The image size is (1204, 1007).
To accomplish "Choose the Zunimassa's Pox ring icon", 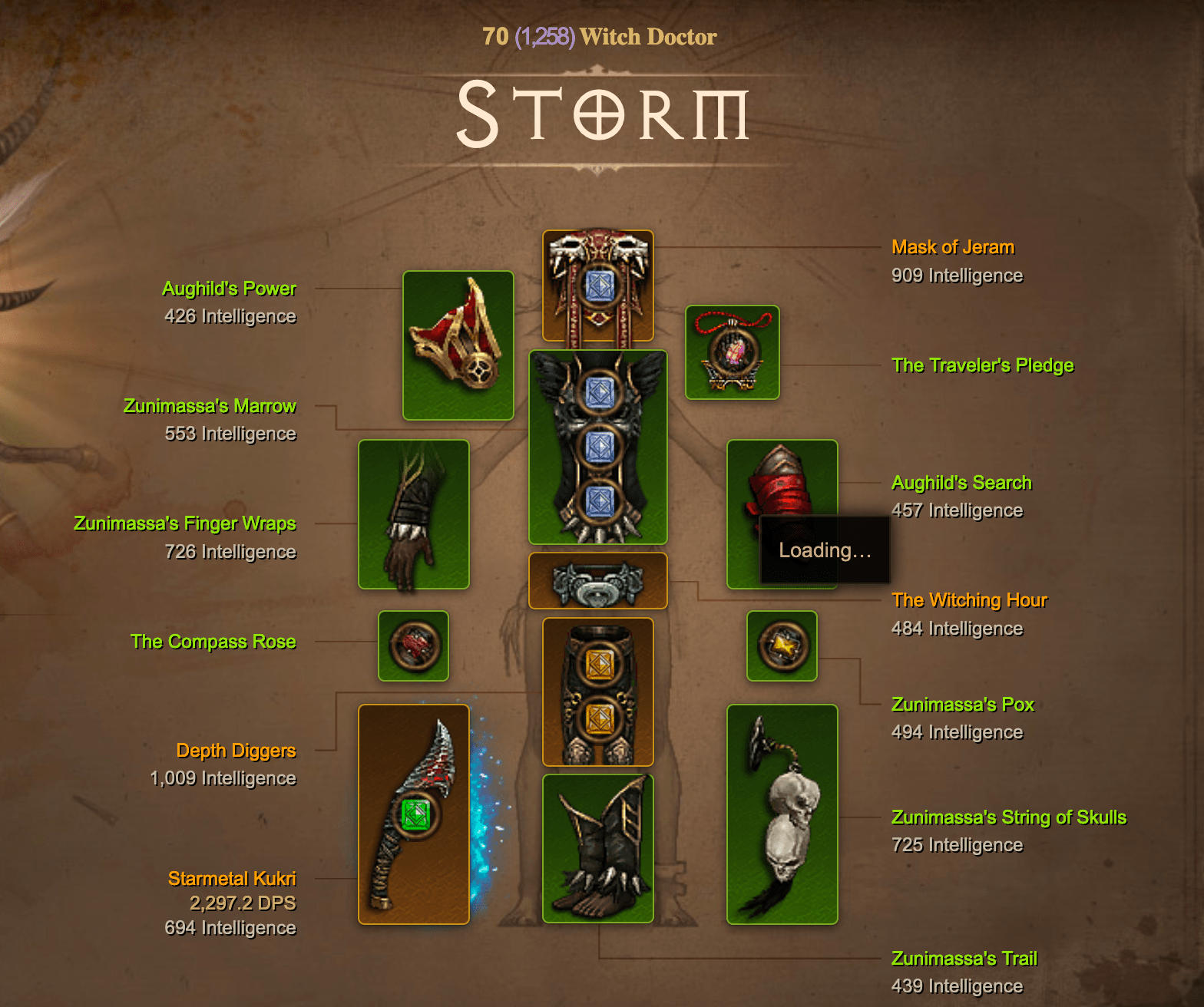I will (782, 645).
